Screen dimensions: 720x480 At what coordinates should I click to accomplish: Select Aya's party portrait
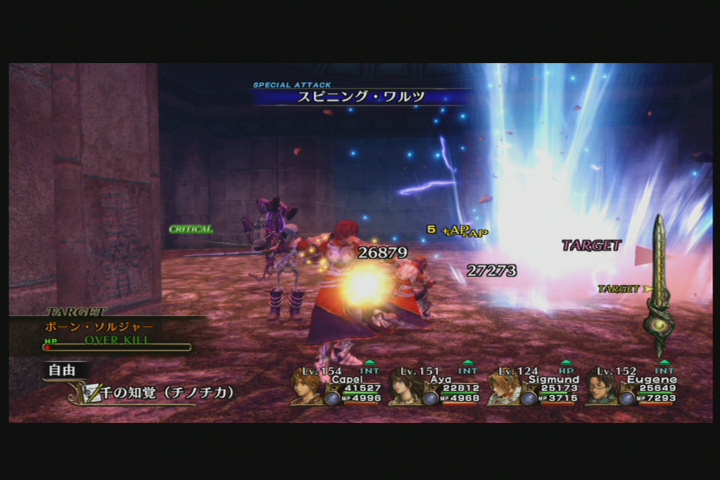click(405, 387)
